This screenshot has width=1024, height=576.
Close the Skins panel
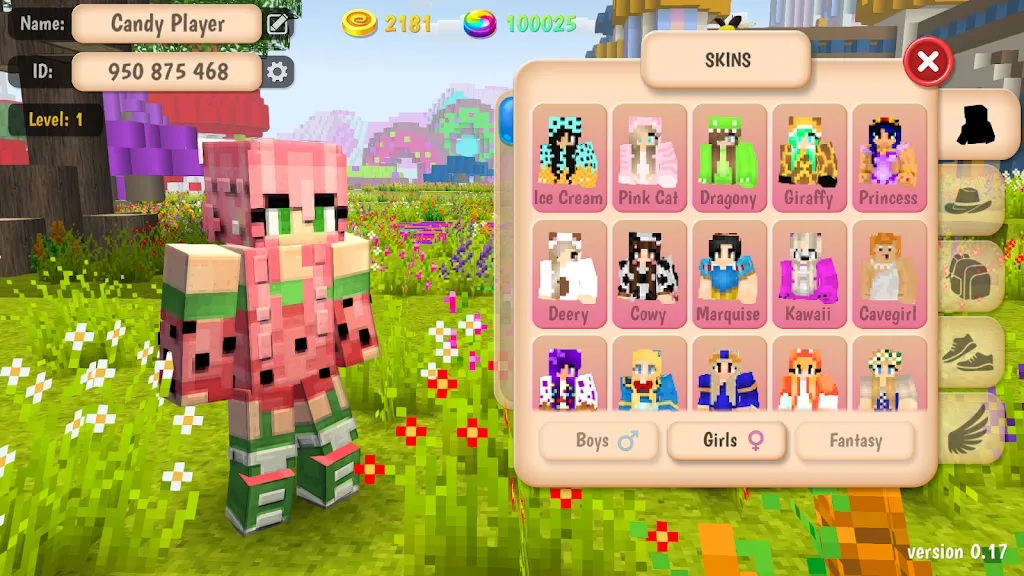click(x=928, y=63)
